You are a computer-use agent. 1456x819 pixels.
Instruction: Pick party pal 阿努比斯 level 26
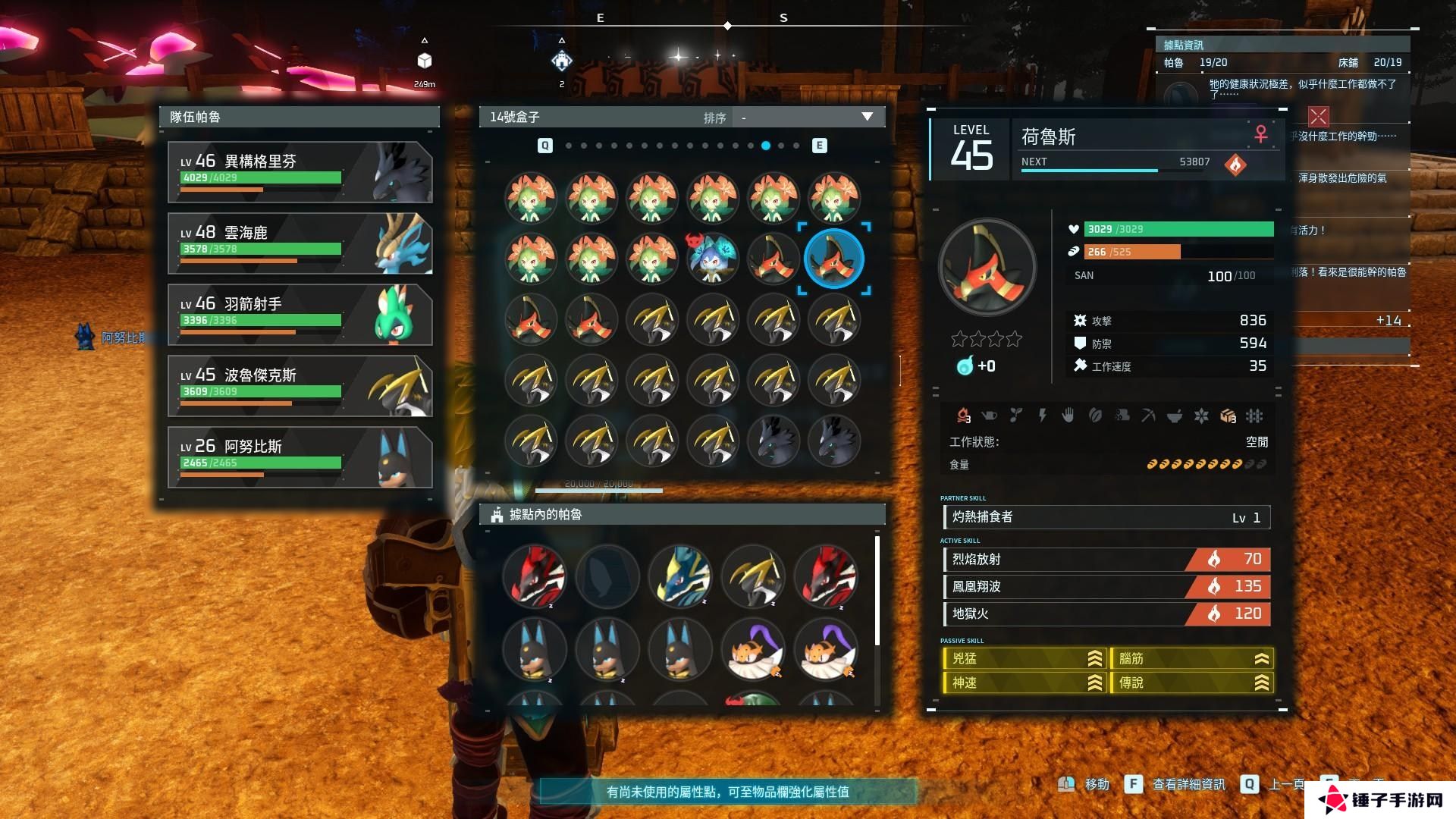click(300, 457)
